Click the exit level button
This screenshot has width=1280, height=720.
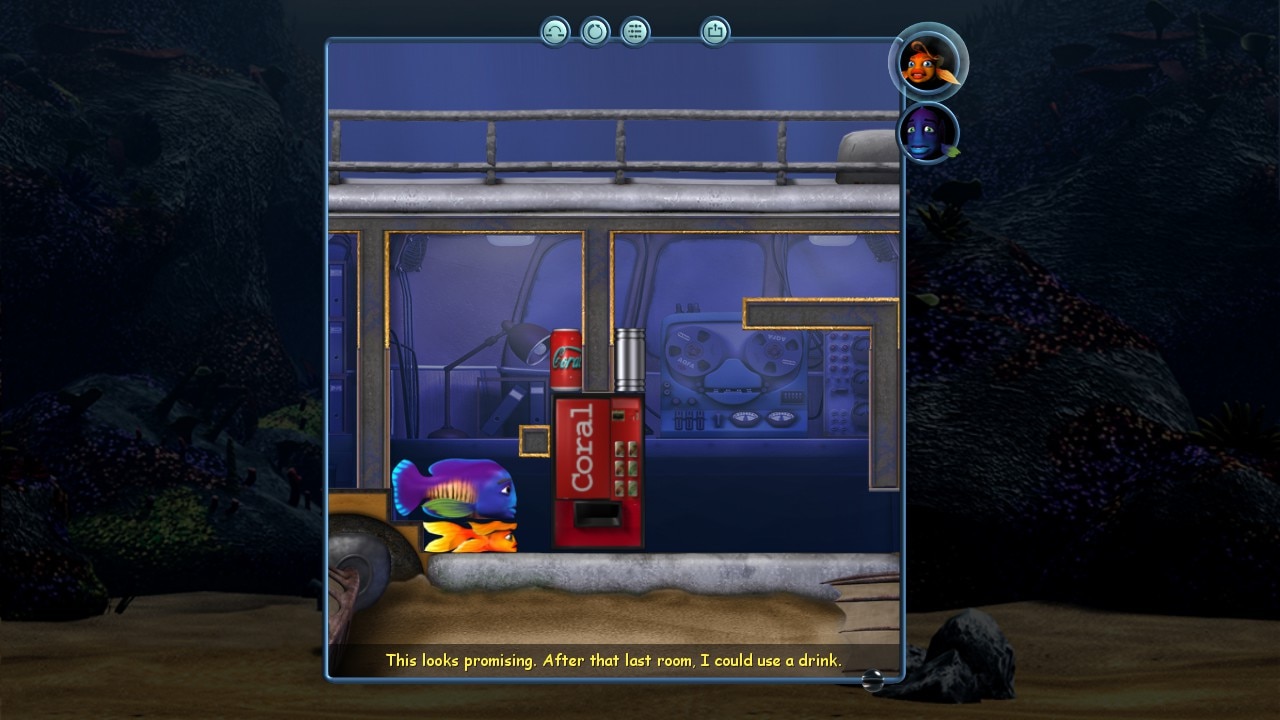pyautogui.click(x=715, y=32)
